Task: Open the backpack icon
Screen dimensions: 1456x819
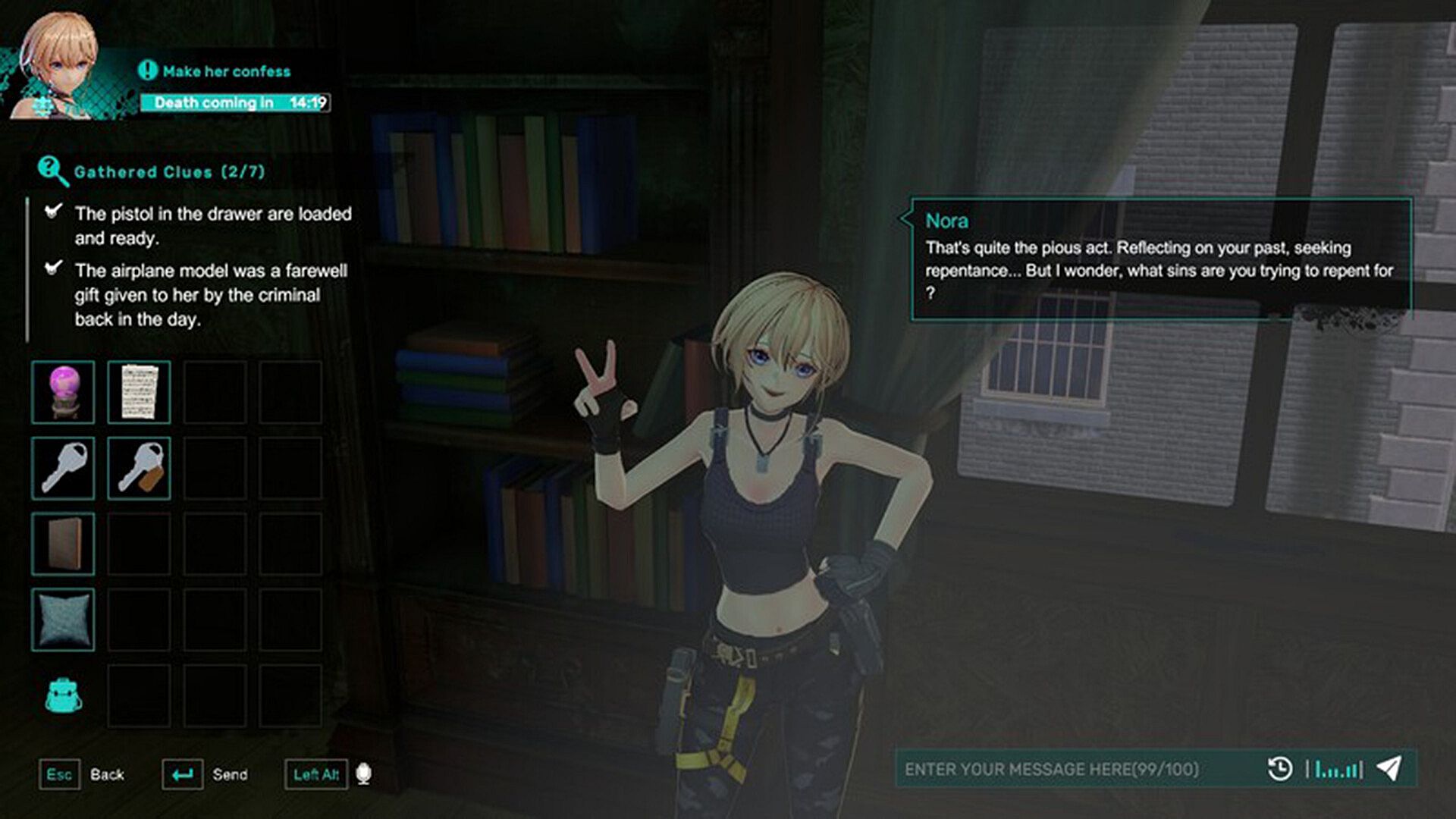Action: 63,695
